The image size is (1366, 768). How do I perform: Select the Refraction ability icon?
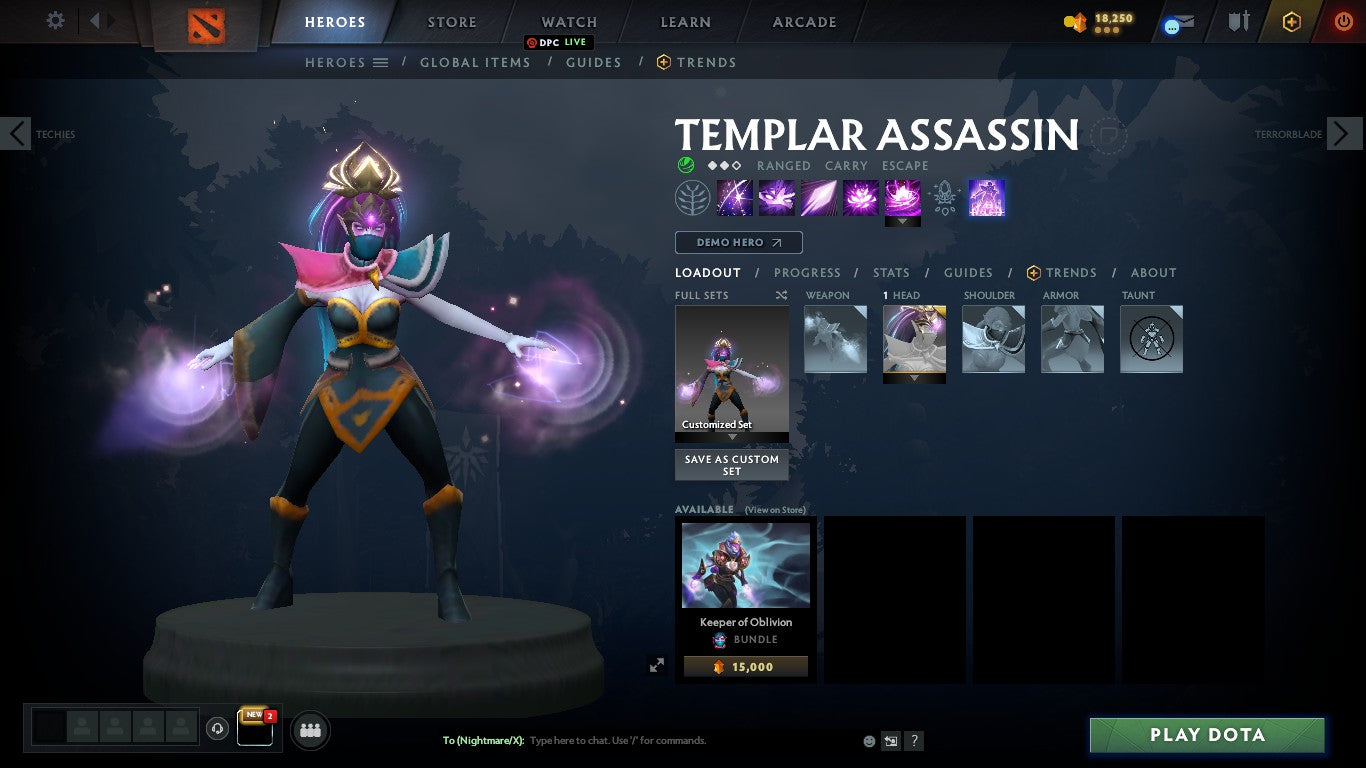pos(734,197)
